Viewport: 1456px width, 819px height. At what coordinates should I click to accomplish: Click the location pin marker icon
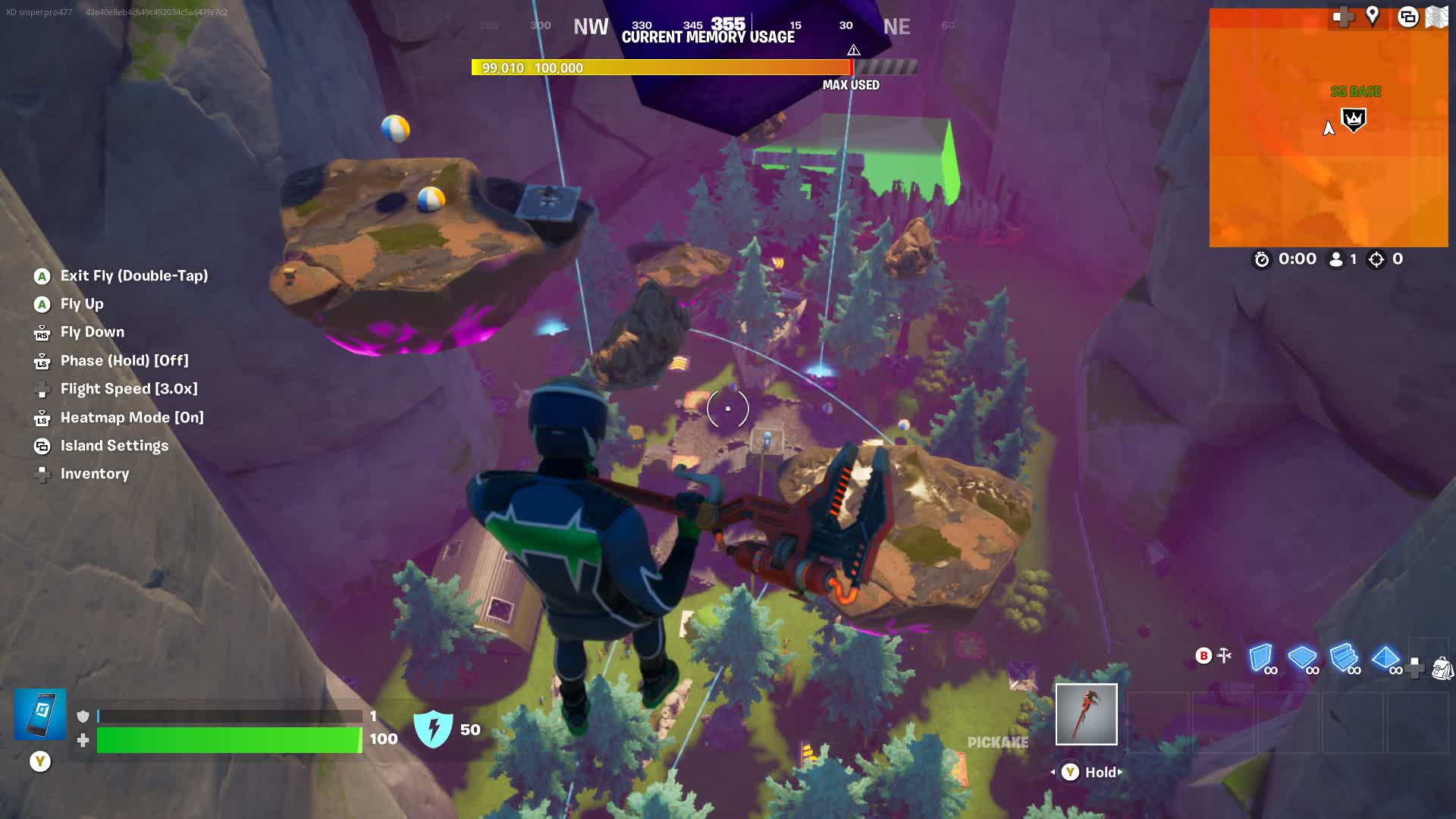1372,16
